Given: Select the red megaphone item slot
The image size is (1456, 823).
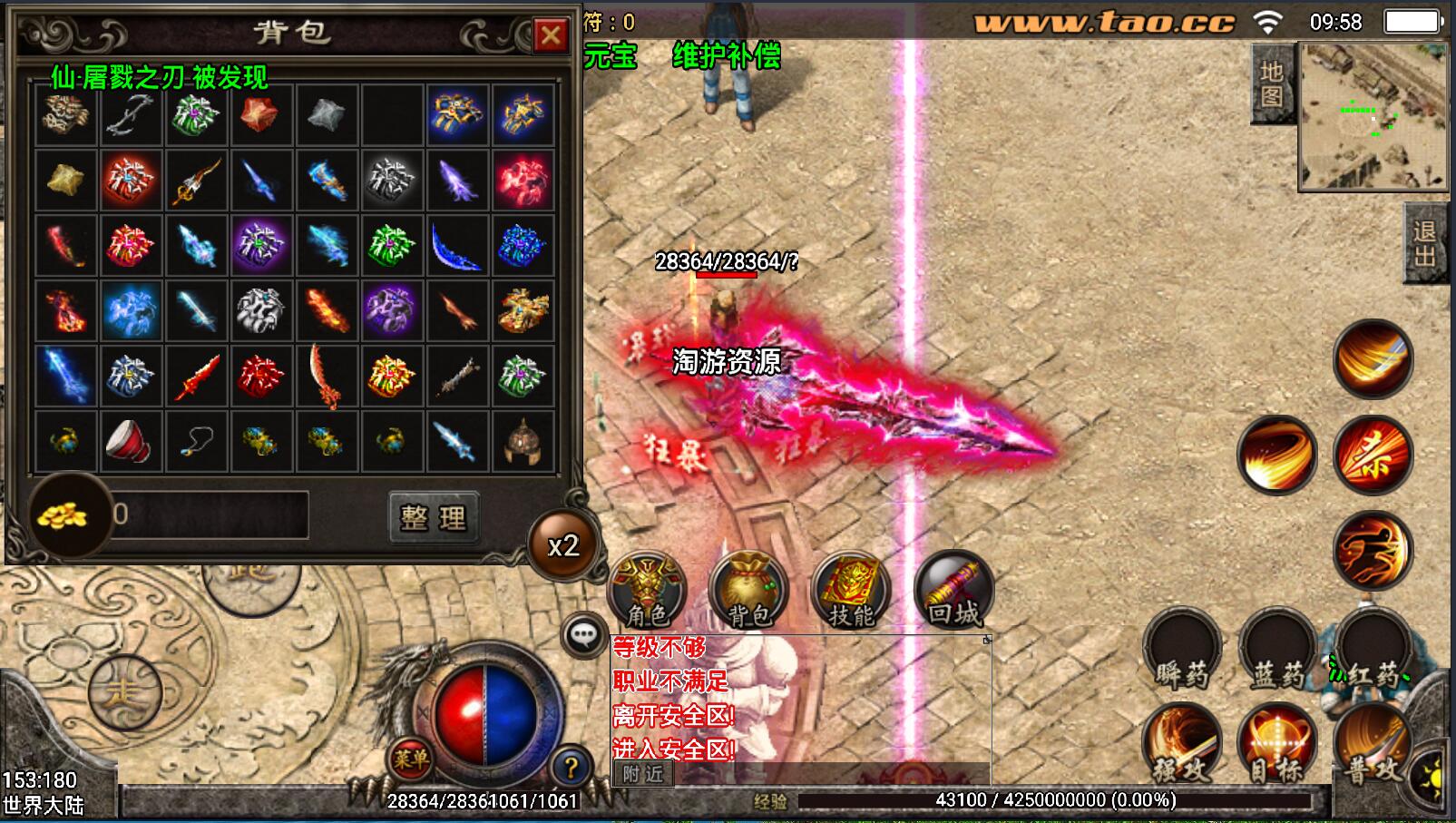Looking at the screenshot, I should point(130,441).
